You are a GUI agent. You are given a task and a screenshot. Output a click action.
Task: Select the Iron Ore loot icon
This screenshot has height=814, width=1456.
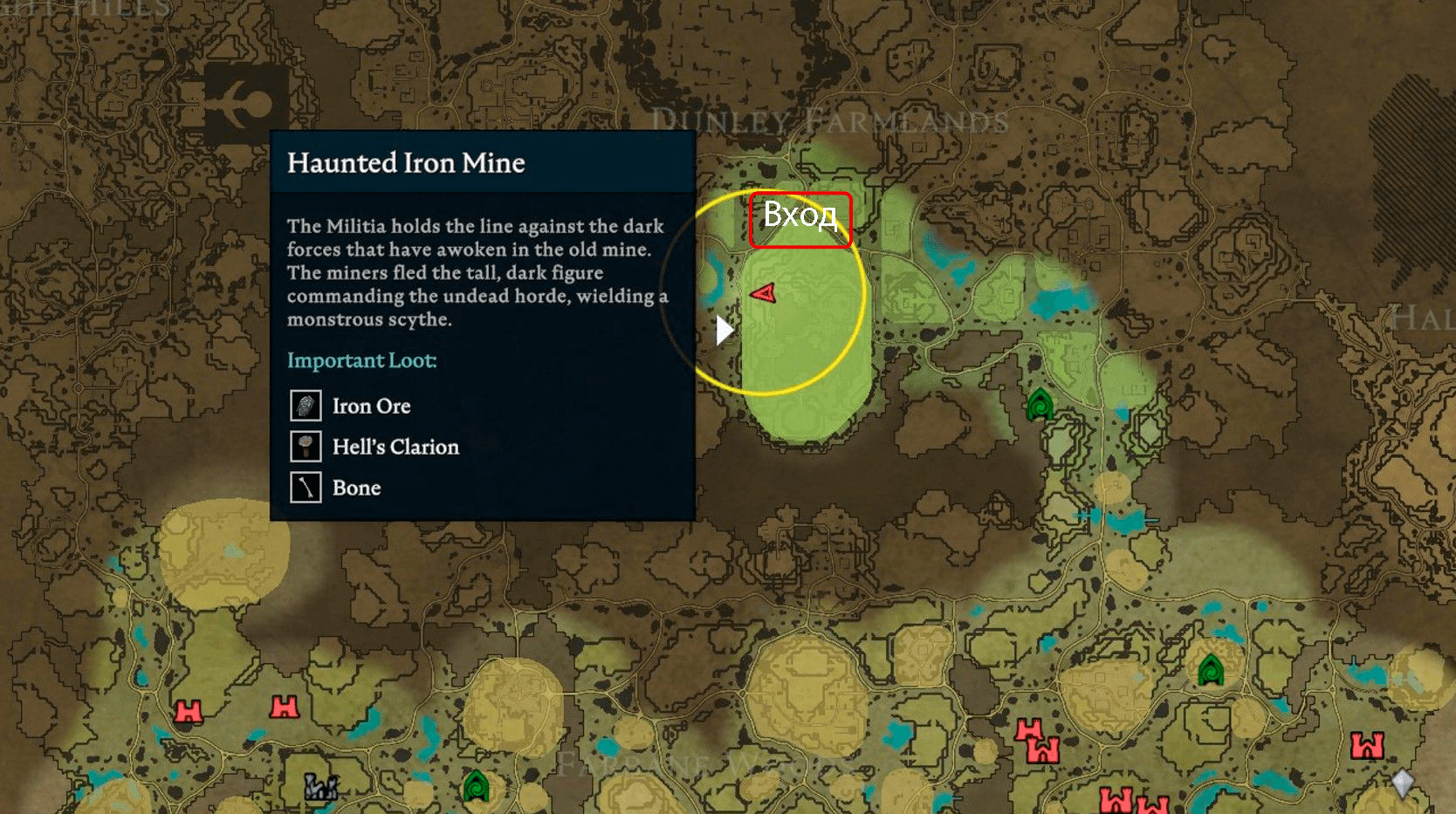pos(306,406)
